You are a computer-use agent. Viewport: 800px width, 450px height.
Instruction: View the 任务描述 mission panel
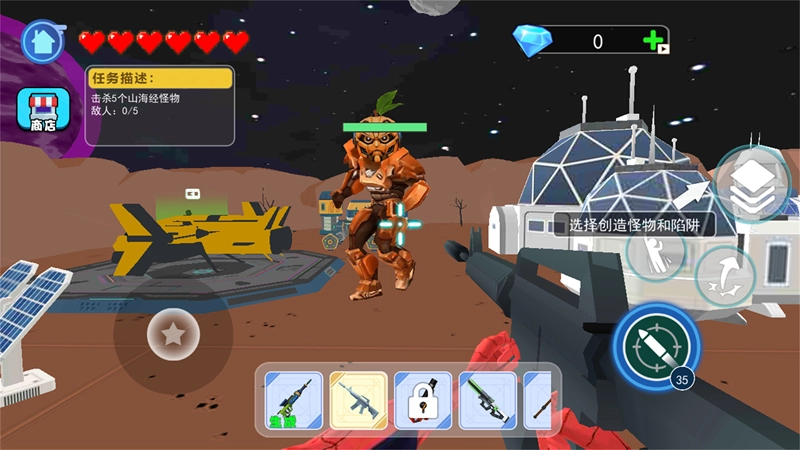point(160,105)
